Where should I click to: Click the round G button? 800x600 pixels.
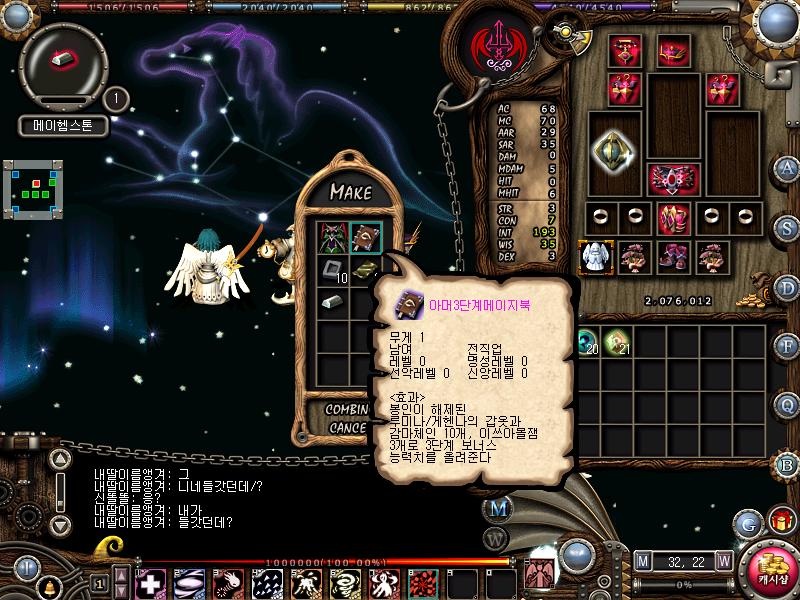pyautogui.click(x=747, y=523)
